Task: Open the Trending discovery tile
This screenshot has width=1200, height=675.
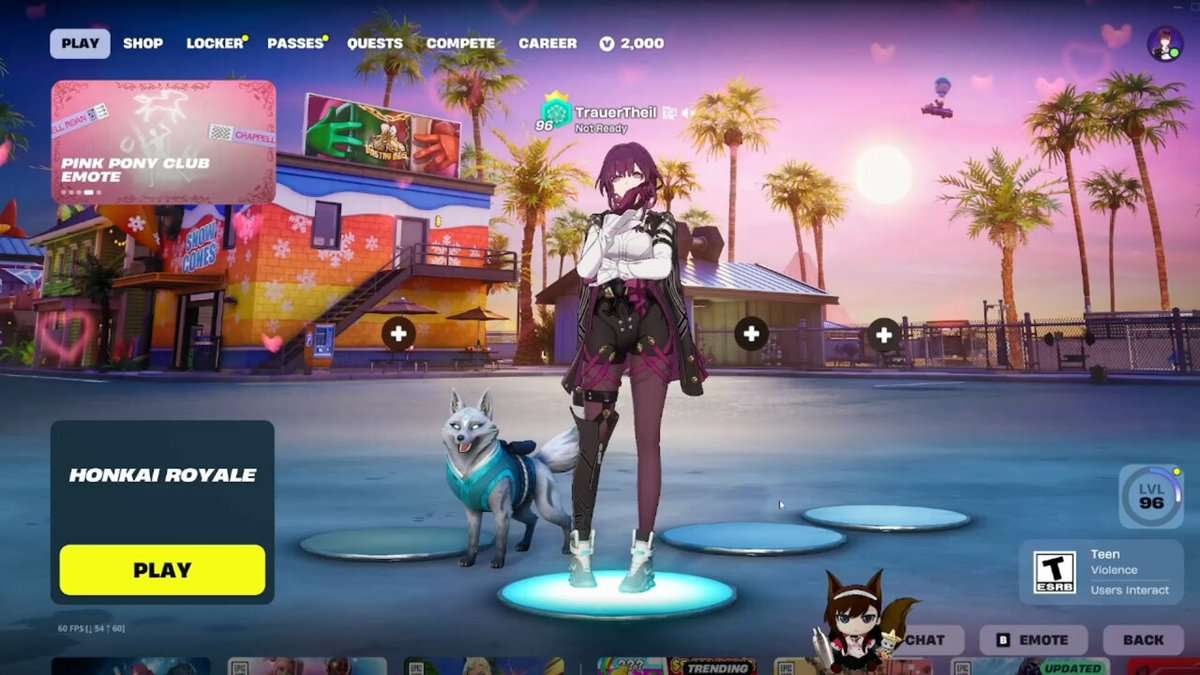Action: click(x=716, y=666)
